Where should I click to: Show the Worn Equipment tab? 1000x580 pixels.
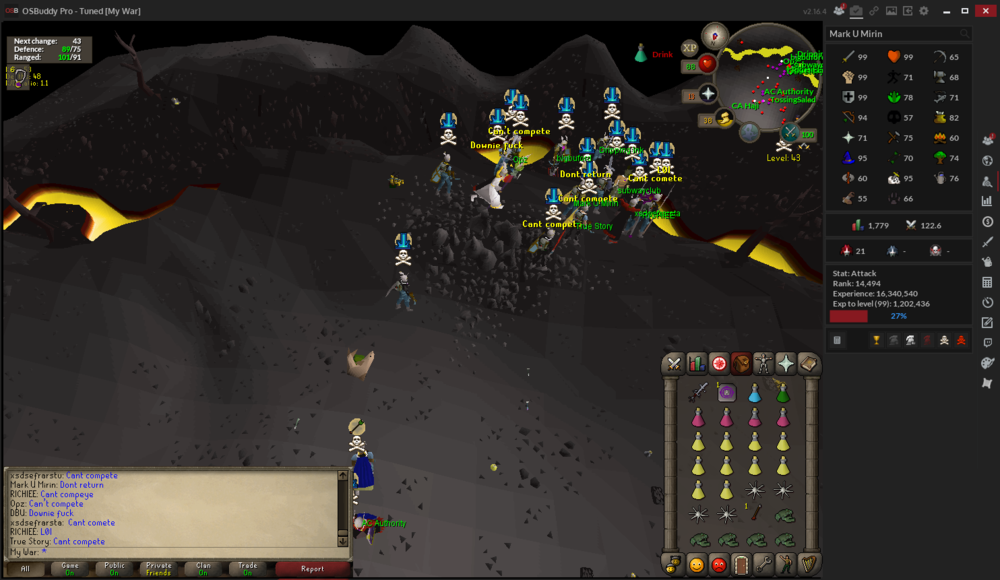(x=764, y=364)
